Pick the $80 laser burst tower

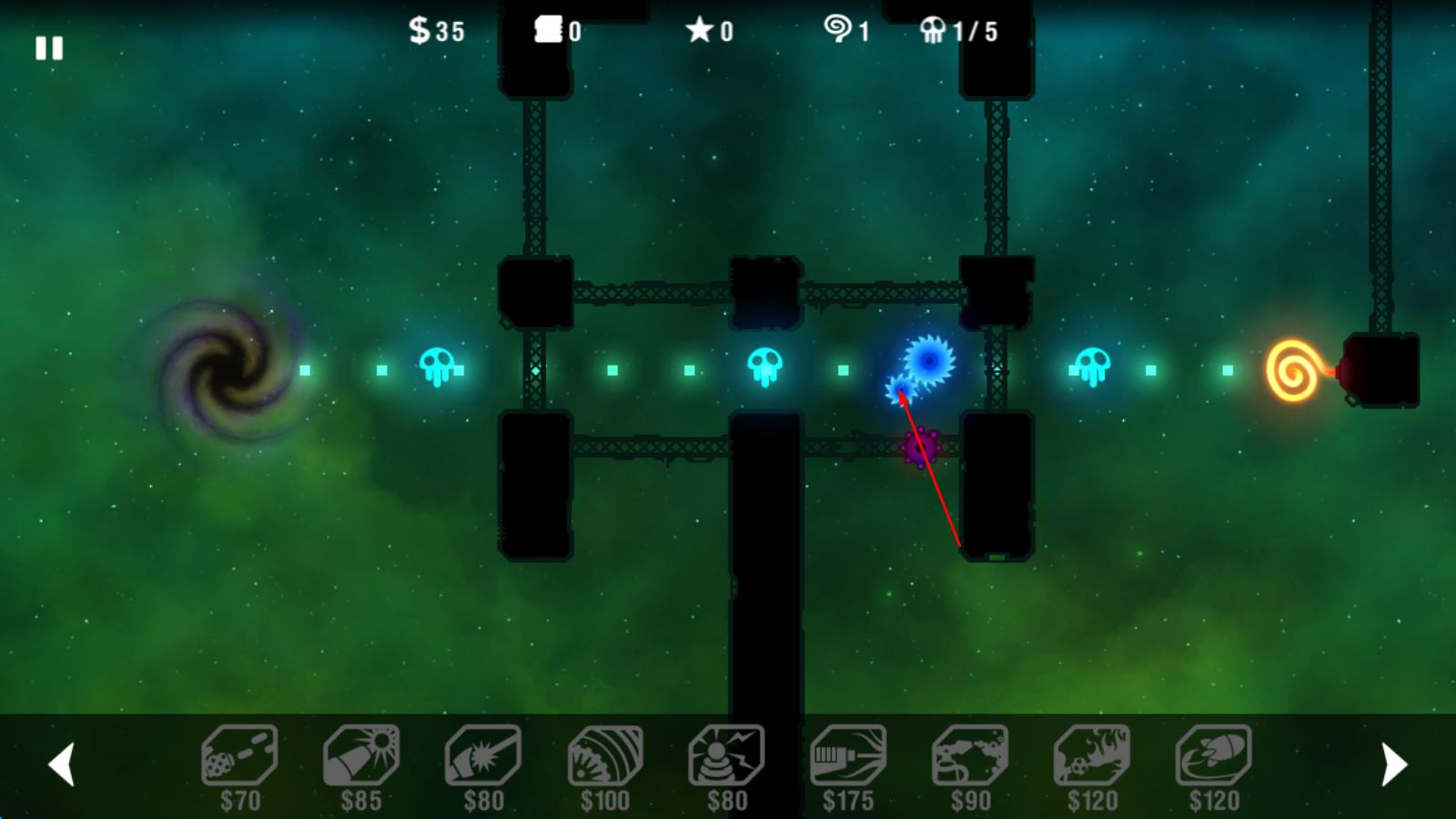pos(483,756)
